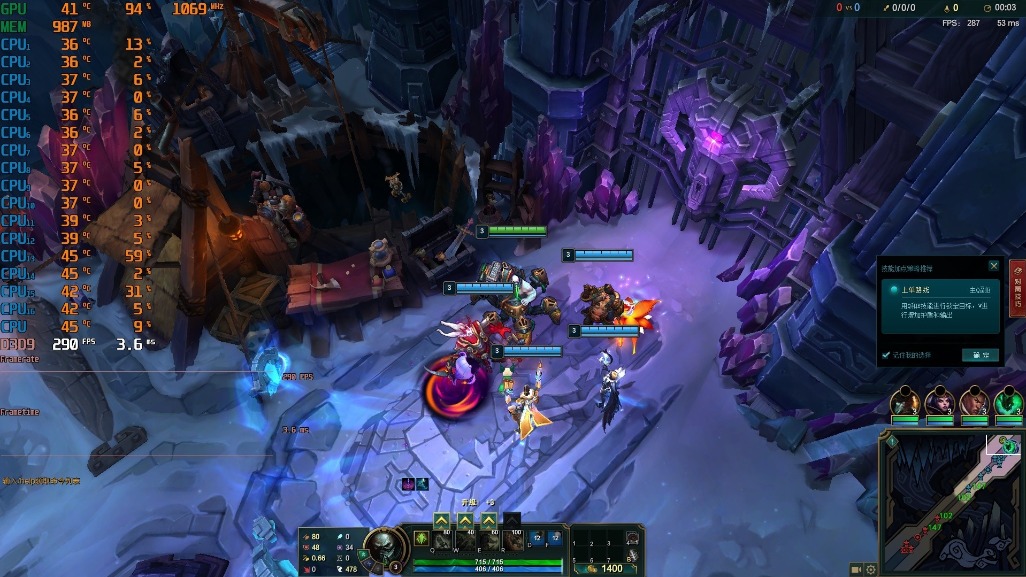Image resolution: width=1026 pixels, height=577 pixels.
Task: Toggle the camera icon below the minimap
Action: (x=856, y=570)
